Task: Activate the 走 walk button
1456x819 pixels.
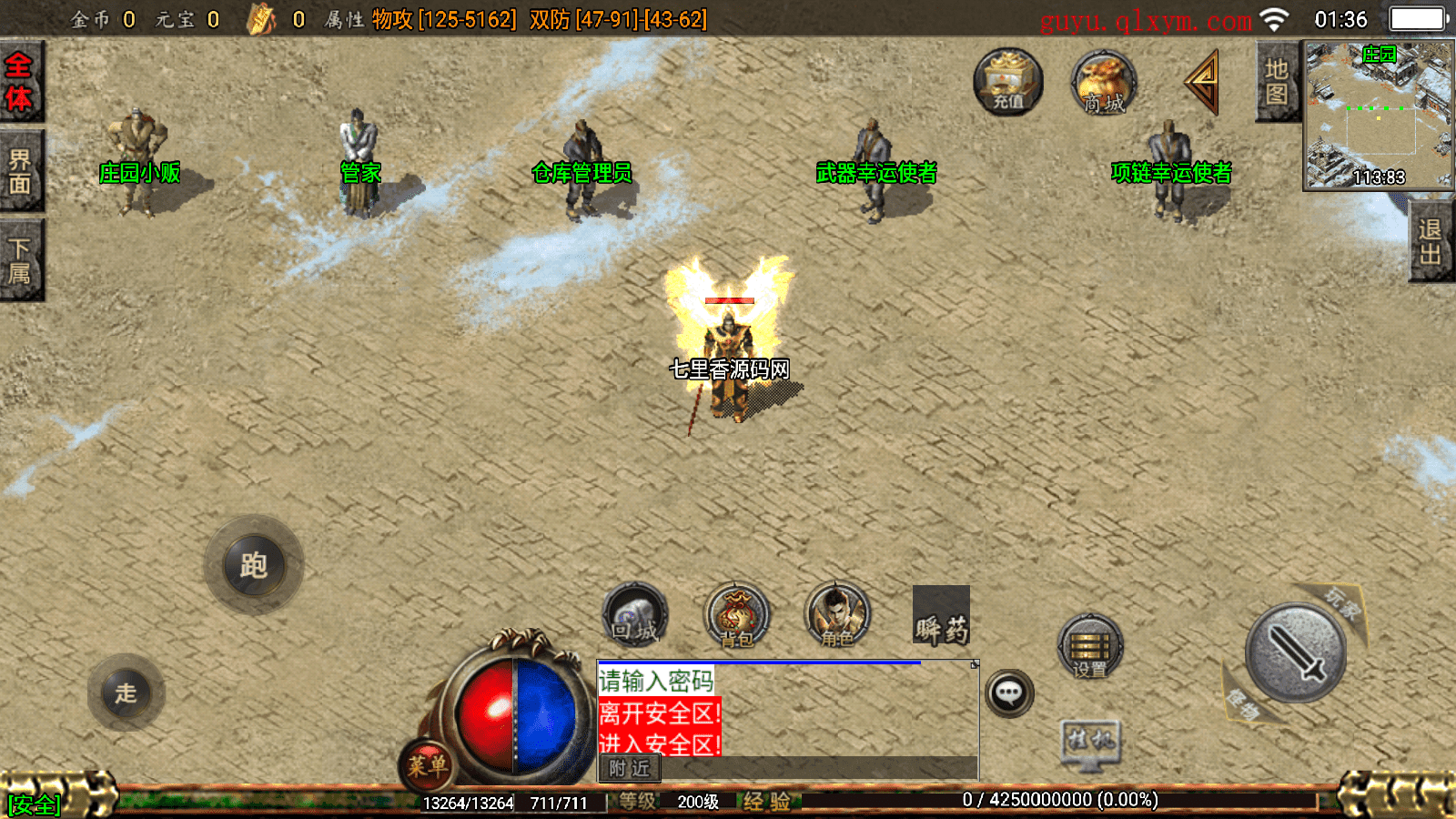Action: tap(126, 693)
